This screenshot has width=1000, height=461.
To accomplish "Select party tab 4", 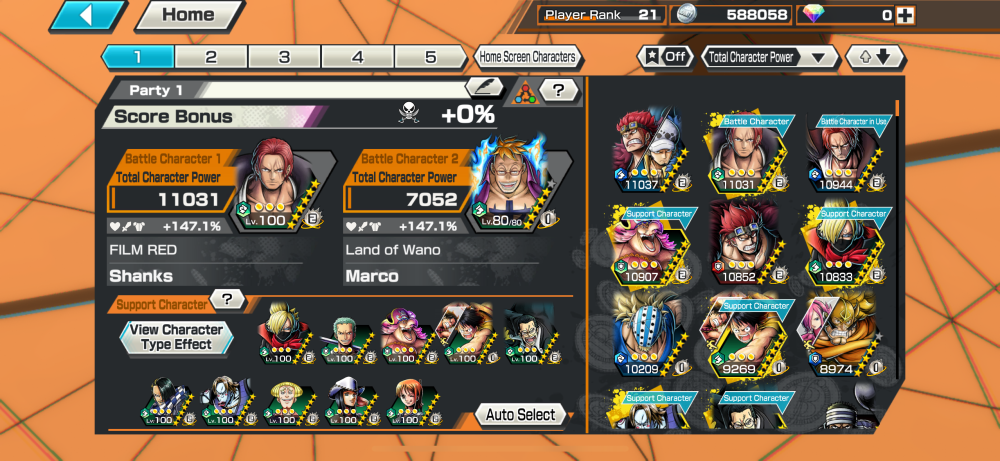I will point(357,57).
